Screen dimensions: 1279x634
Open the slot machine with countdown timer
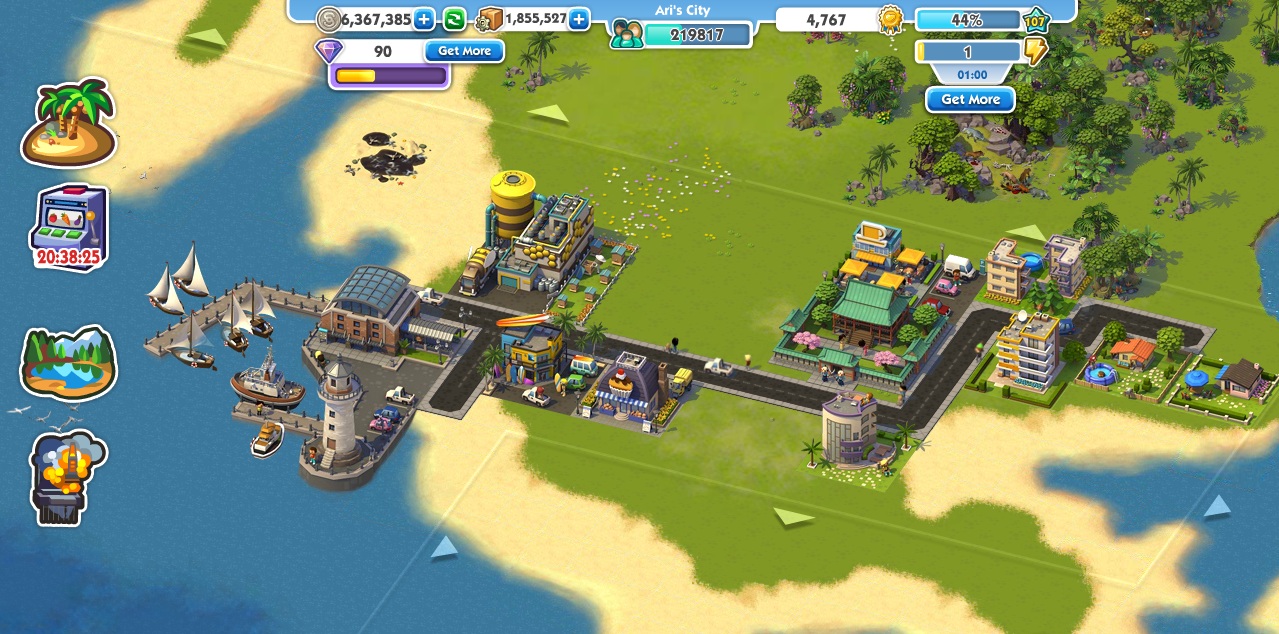68,228
